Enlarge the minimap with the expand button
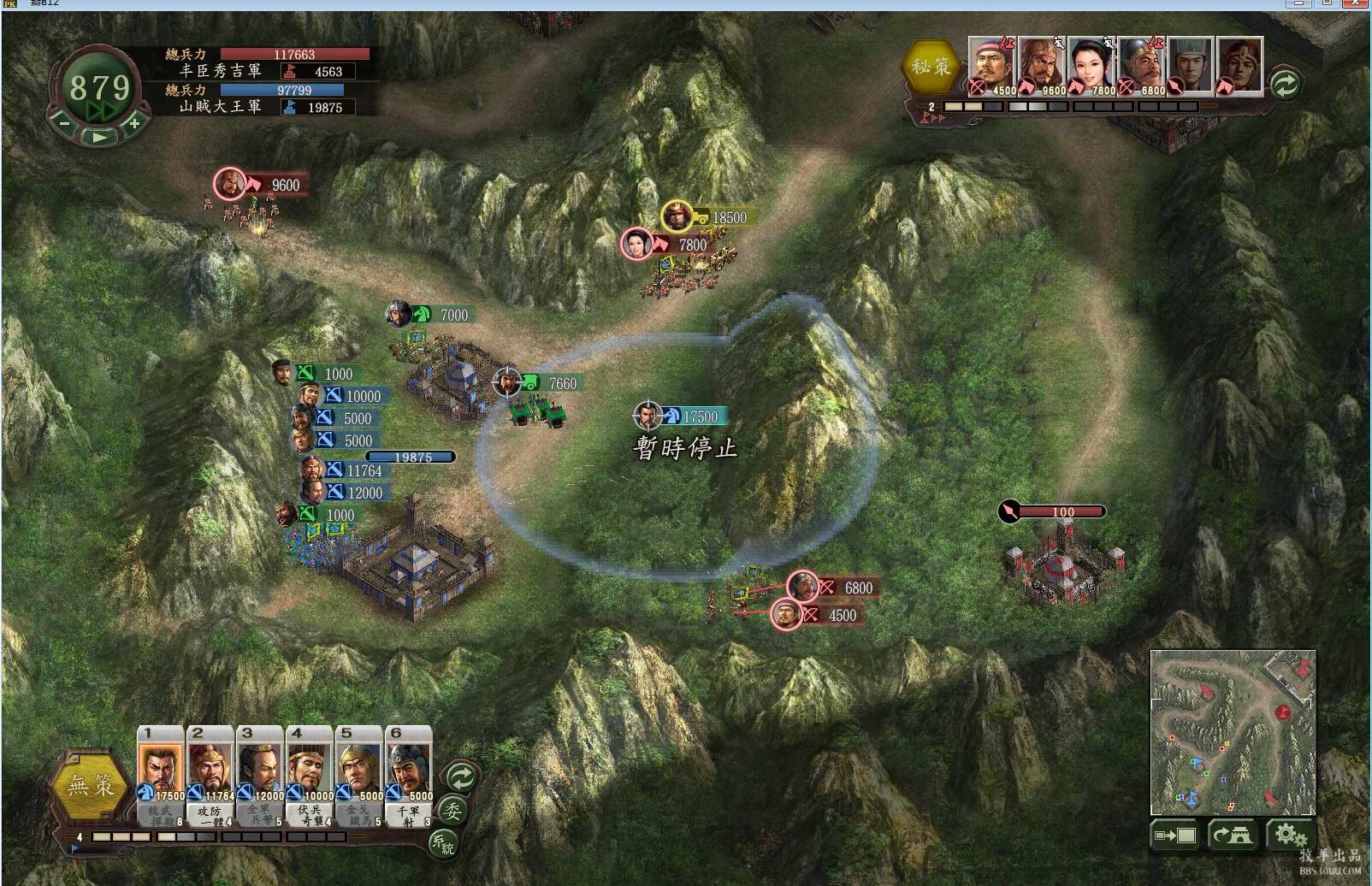Screen dimensions: 1372x886 [1175, 835]
